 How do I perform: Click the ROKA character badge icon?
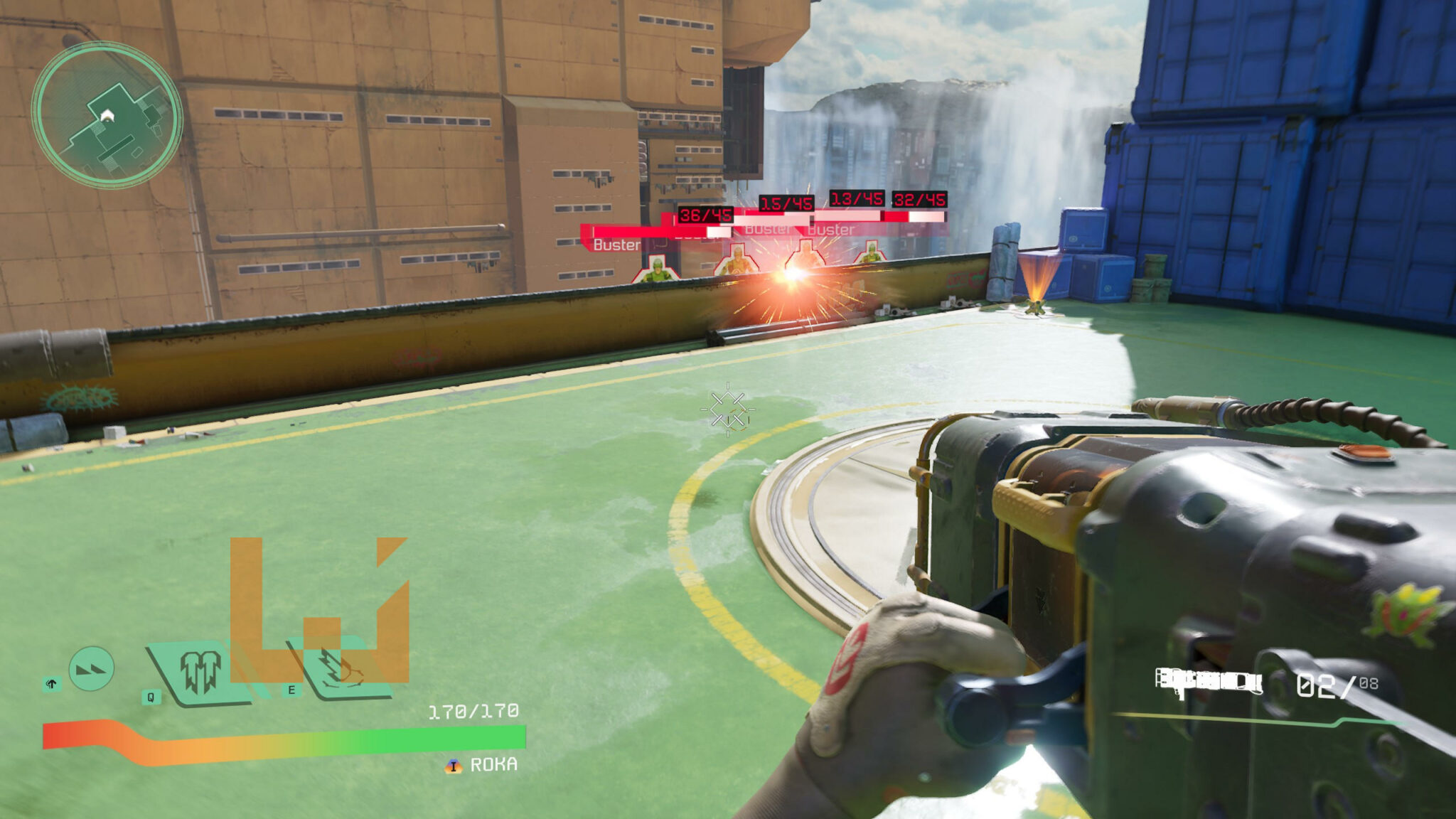pyautogui.click(x=453, y=766)
